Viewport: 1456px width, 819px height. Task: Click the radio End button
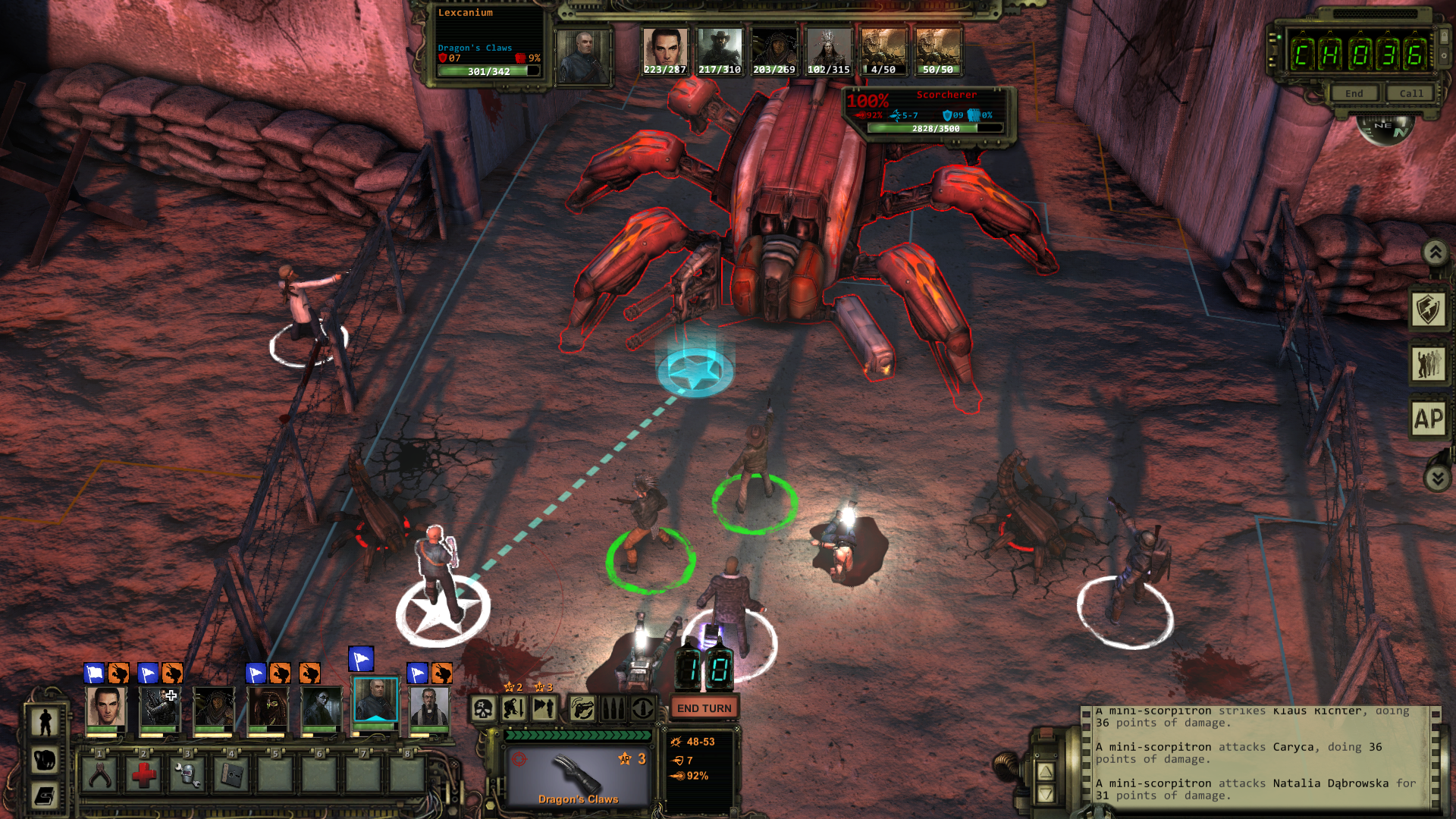tap(1354, 93)
